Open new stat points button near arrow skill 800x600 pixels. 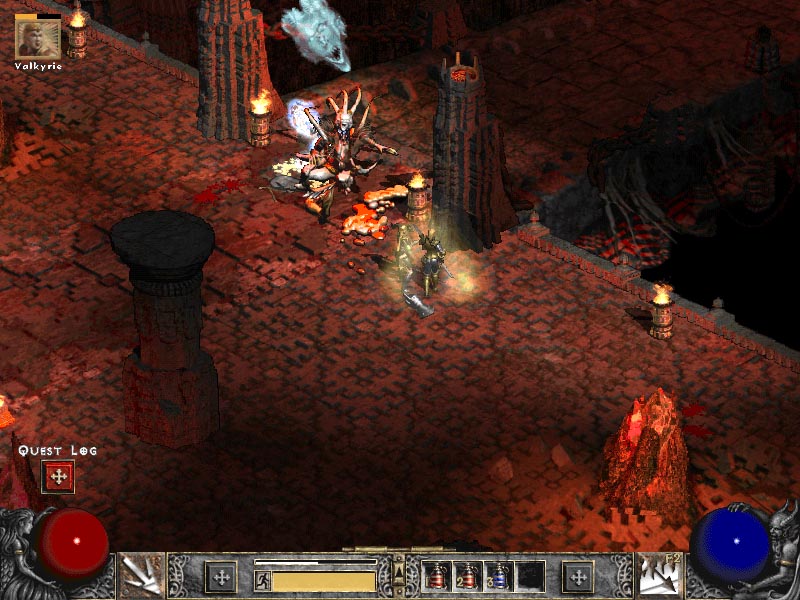point(221,577)
